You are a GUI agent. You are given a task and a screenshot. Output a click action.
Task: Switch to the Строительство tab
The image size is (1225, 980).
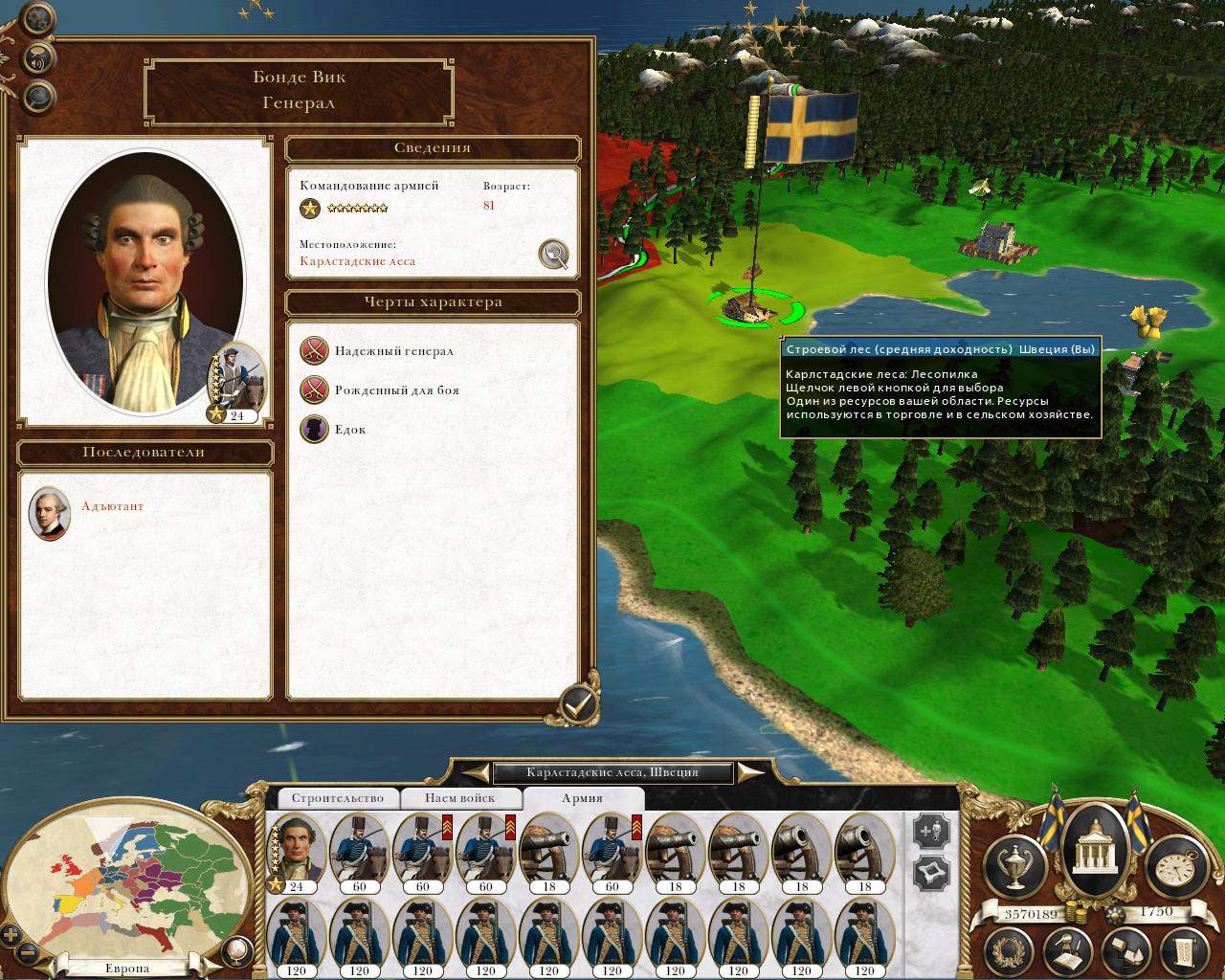coord(337,798)
